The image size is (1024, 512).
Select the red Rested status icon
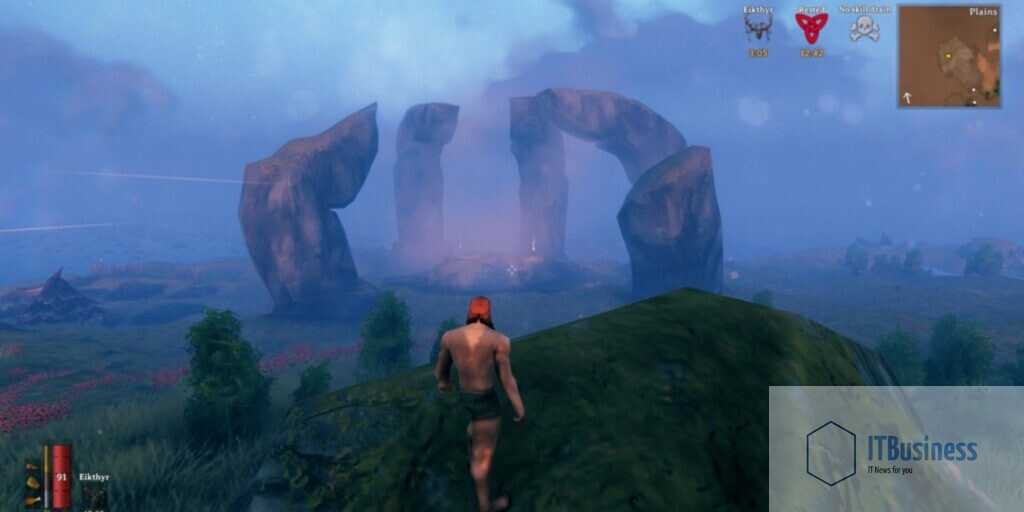811,28
